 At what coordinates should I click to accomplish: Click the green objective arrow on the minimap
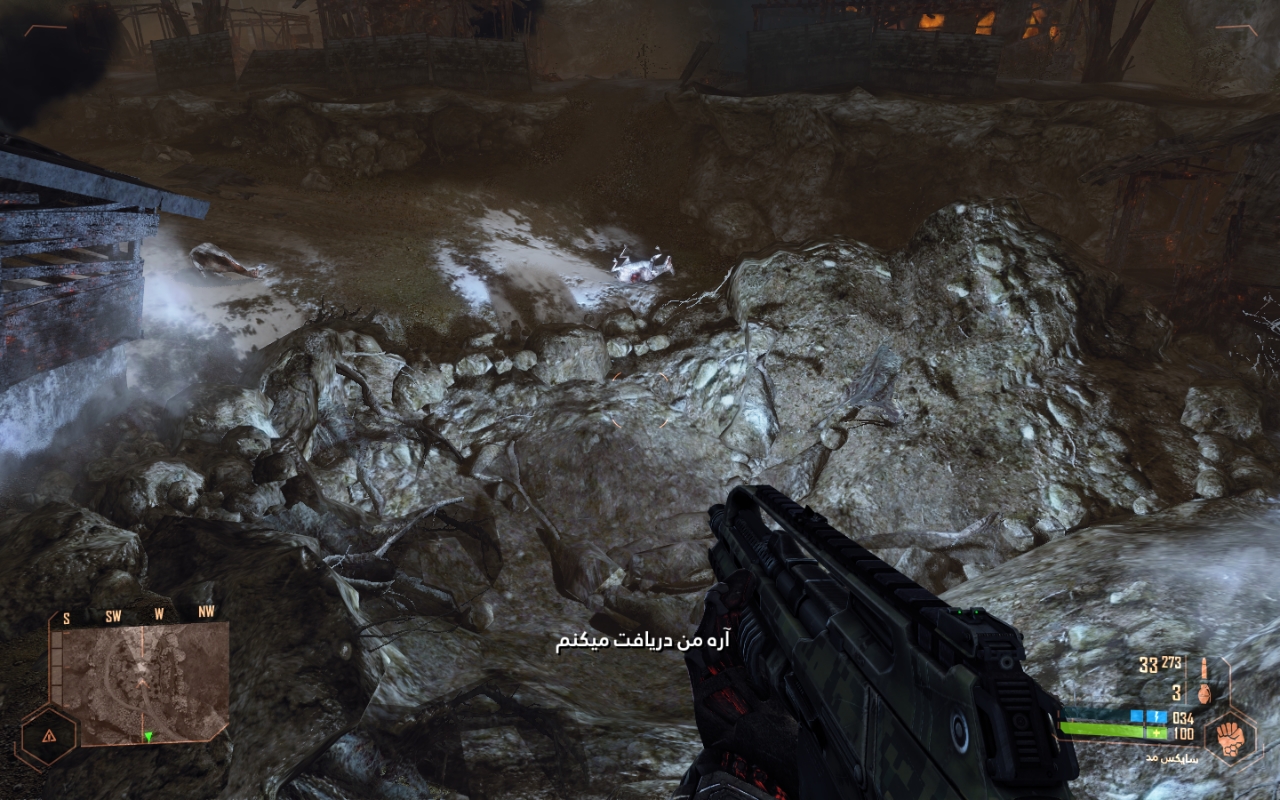[149, 737]
